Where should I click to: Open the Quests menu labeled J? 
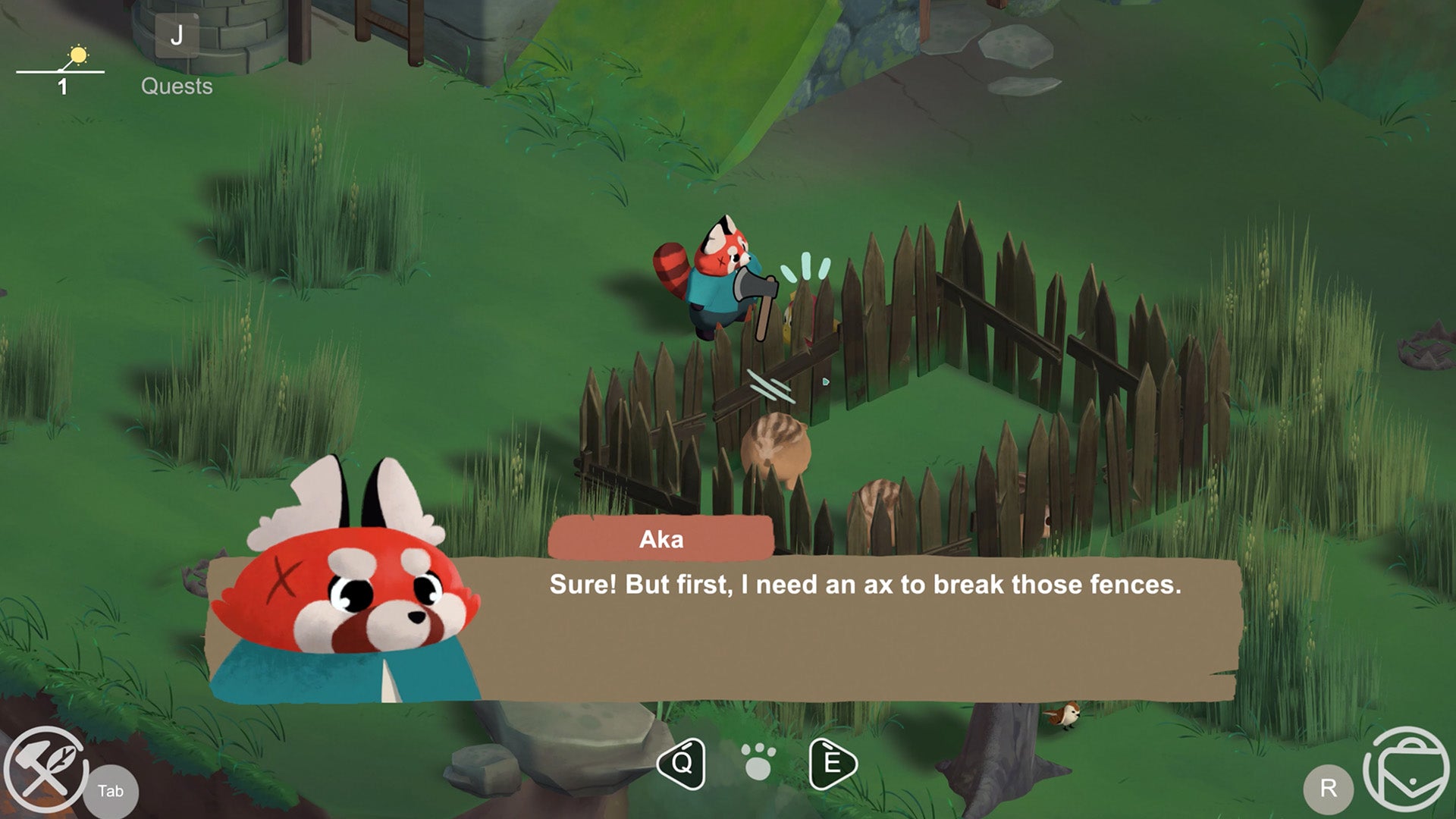[177, 34]
